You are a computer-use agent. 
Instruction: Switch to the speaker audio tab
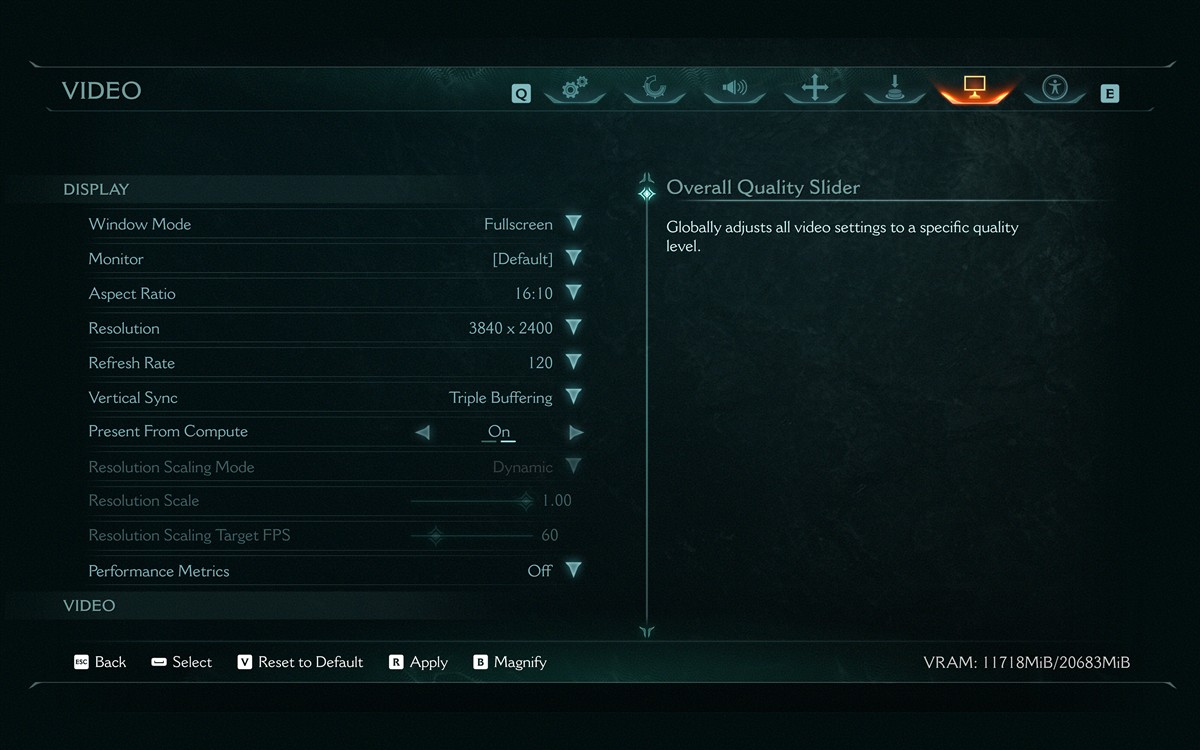[x=734, y=88]
